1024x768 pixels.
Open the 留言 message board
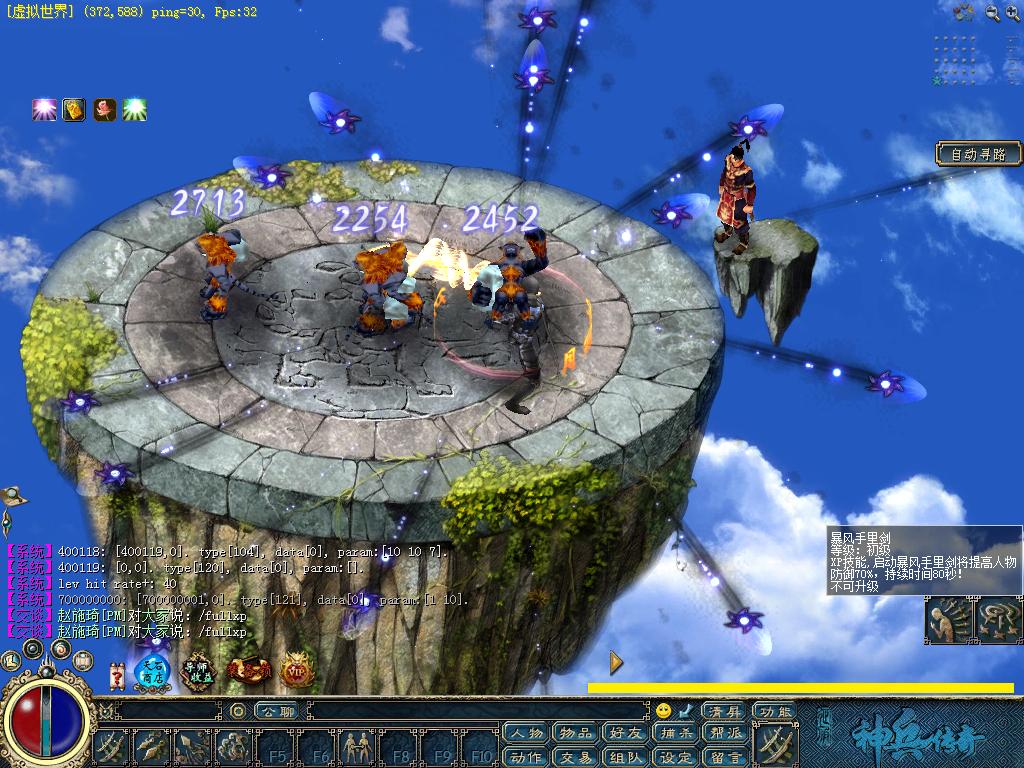727,756
